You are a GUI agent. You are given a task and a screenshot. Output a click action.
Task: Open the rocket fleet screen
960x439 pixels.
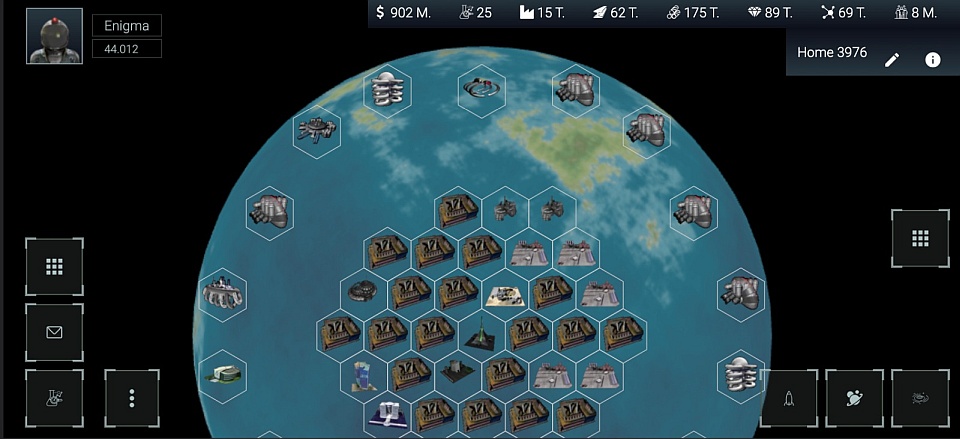coord(788,398)
